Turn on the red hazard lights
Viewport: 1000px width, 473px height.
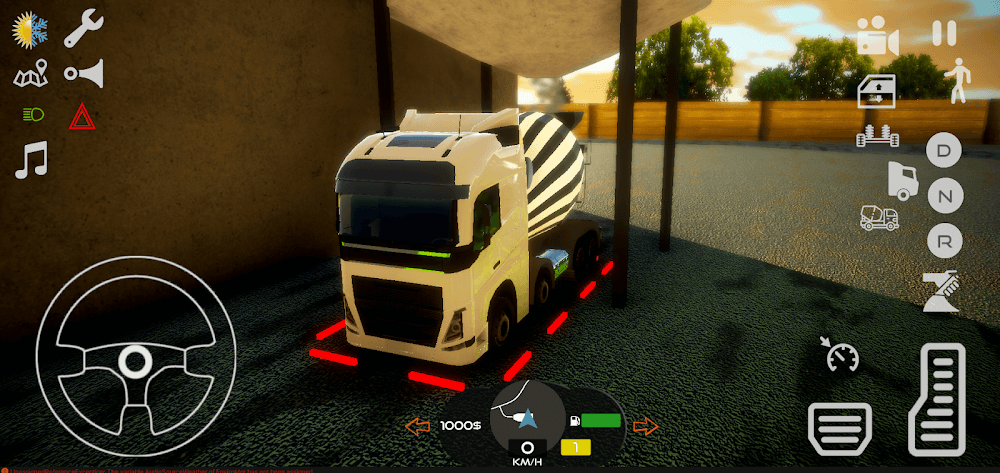[82, 118]
